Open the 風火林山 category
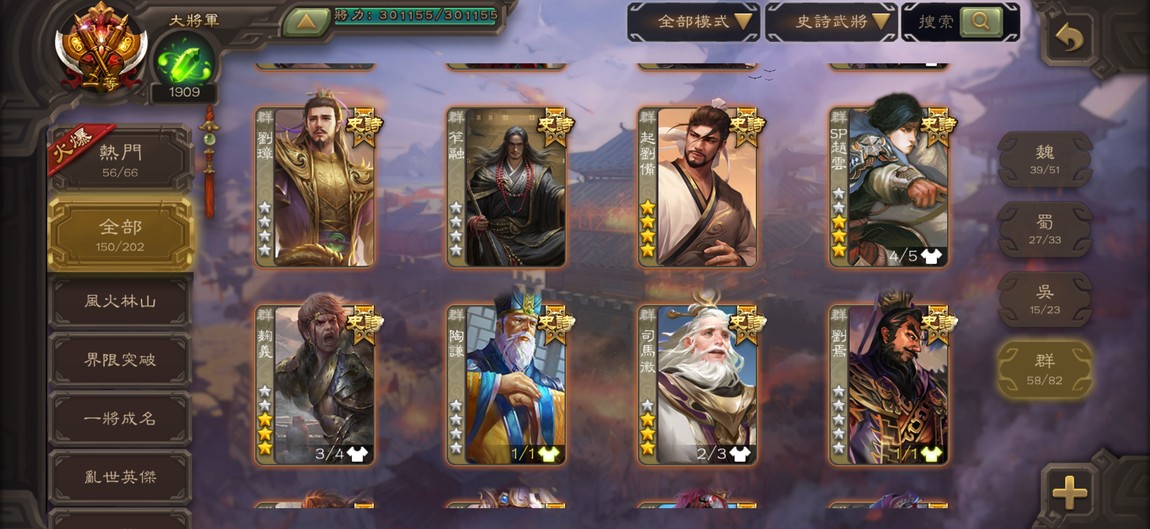The image size is (1150, 529). 120,301
